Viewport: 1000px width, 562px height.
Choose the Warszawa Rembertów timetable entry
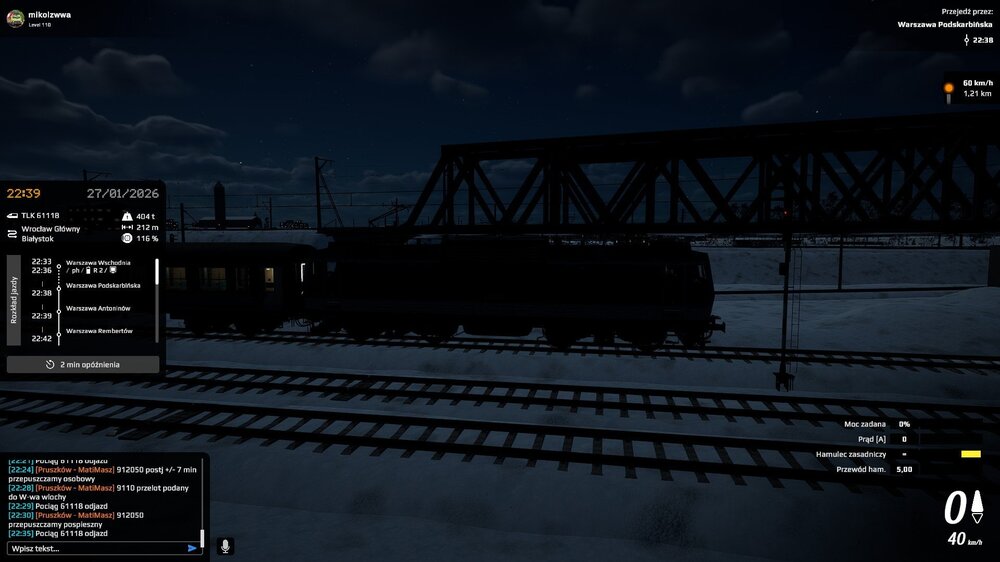[x=99, y=331]
